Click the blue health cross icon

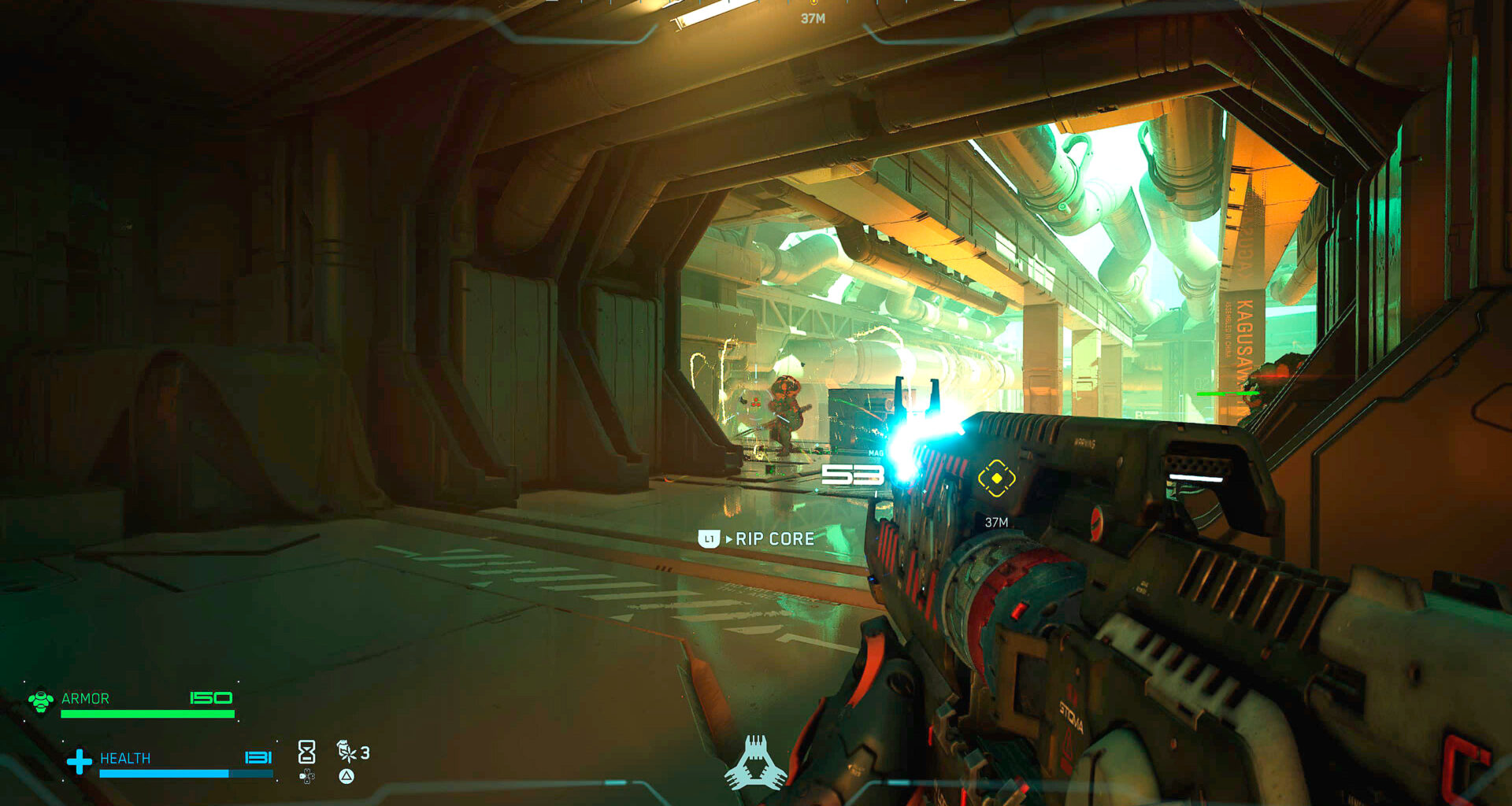point(79,761)
